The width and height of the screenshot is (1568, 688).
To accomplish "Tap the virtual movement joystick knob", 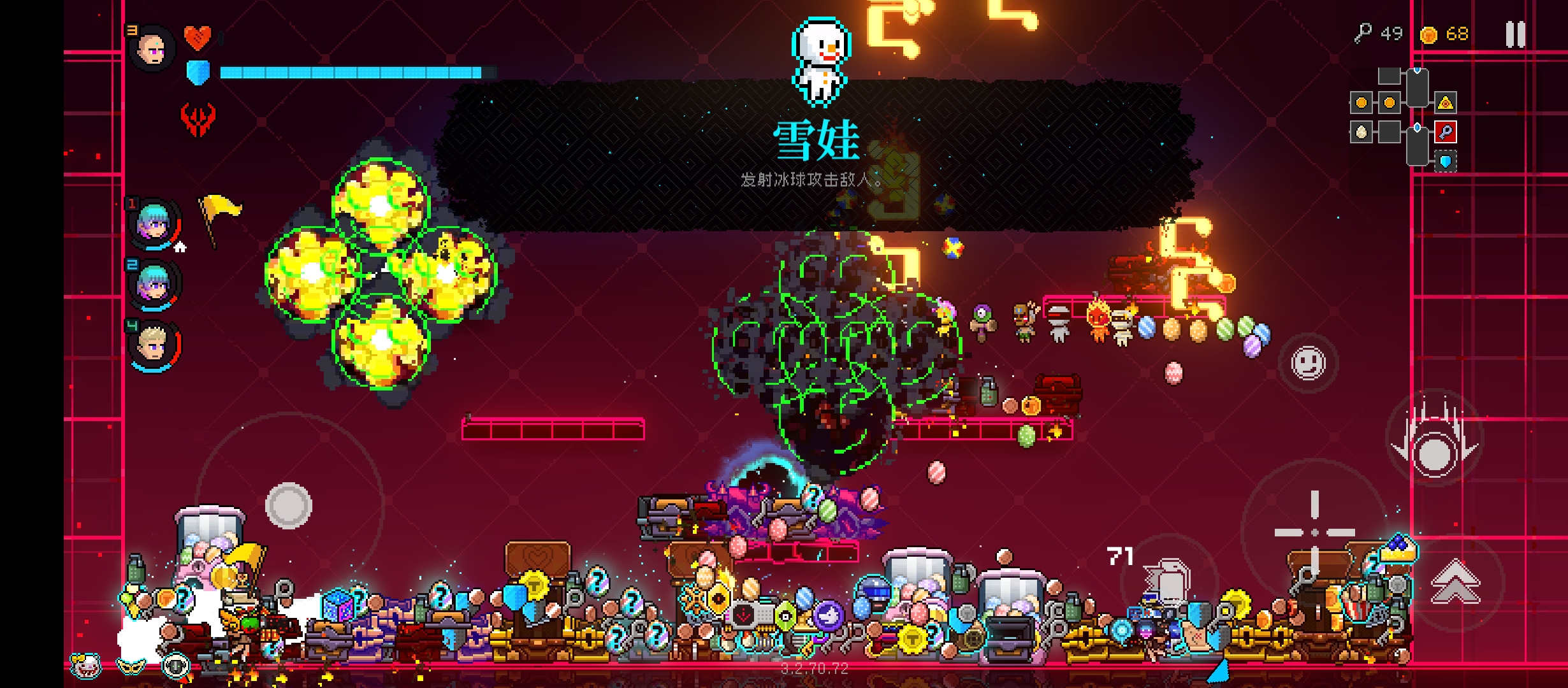I will pyautogui.click(x=288, y=505).
